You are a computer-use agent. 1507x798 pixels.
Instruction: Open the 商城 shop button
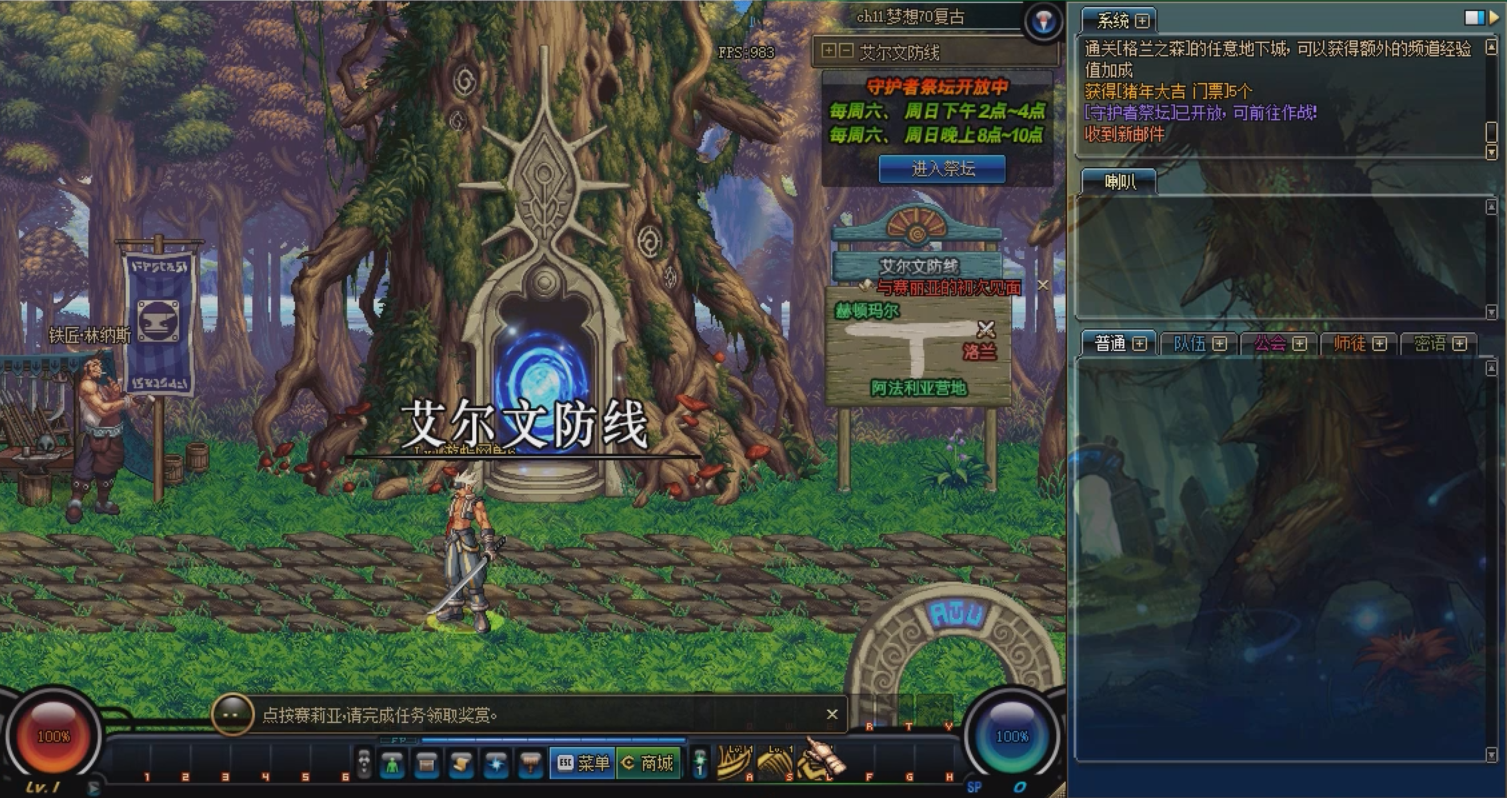tap(648, 763)
